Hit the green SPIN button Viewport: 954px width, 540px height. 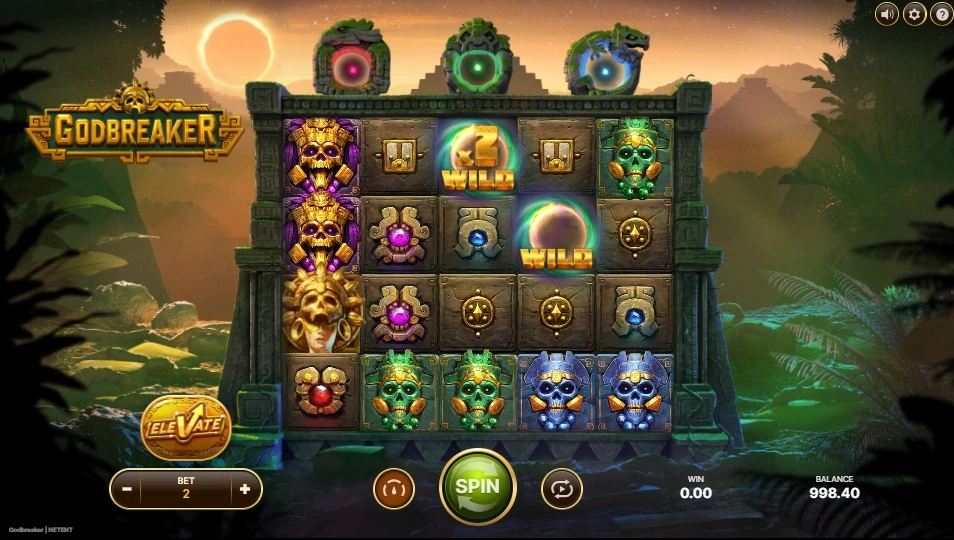click(x=478, y=487)
